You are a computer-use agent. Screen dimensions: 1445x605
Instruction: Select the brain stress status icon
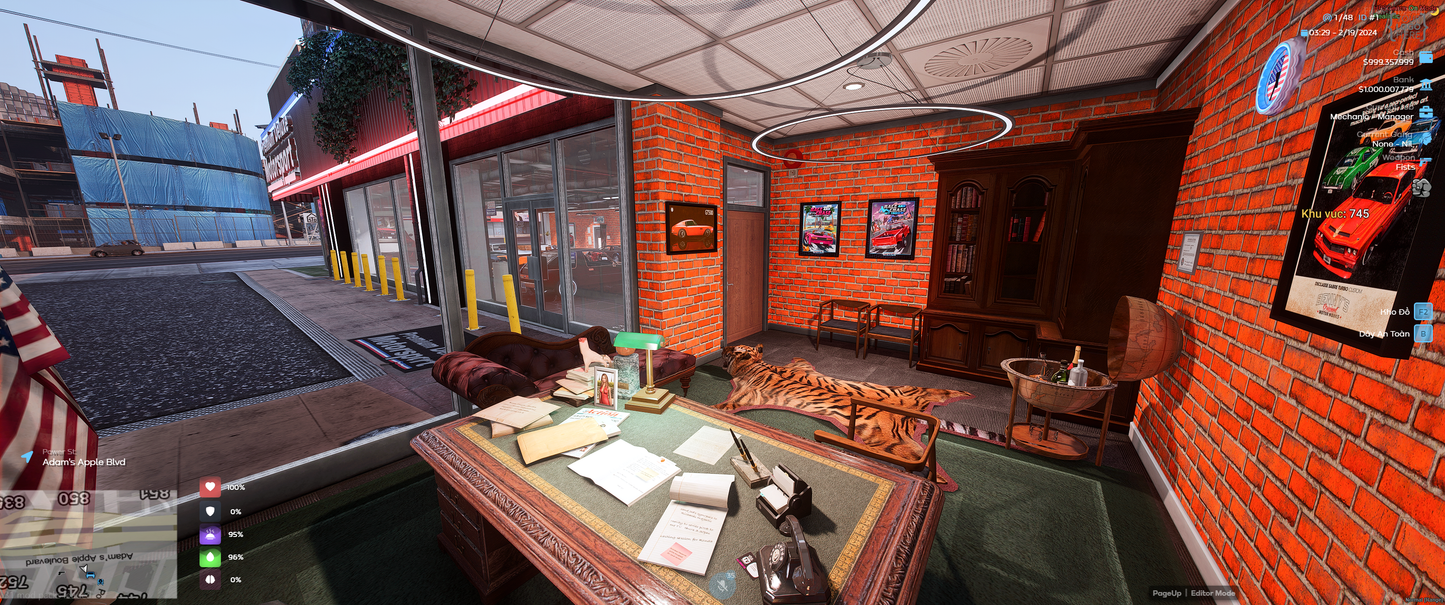pyautogui.click(x=210, y=580)
